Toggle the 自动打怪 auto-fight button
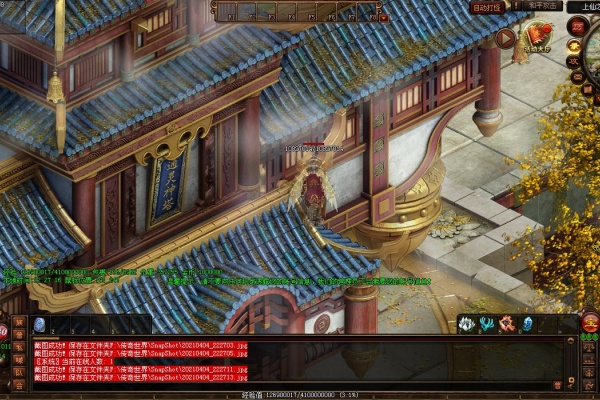The image size is (600, 400). 487,7
